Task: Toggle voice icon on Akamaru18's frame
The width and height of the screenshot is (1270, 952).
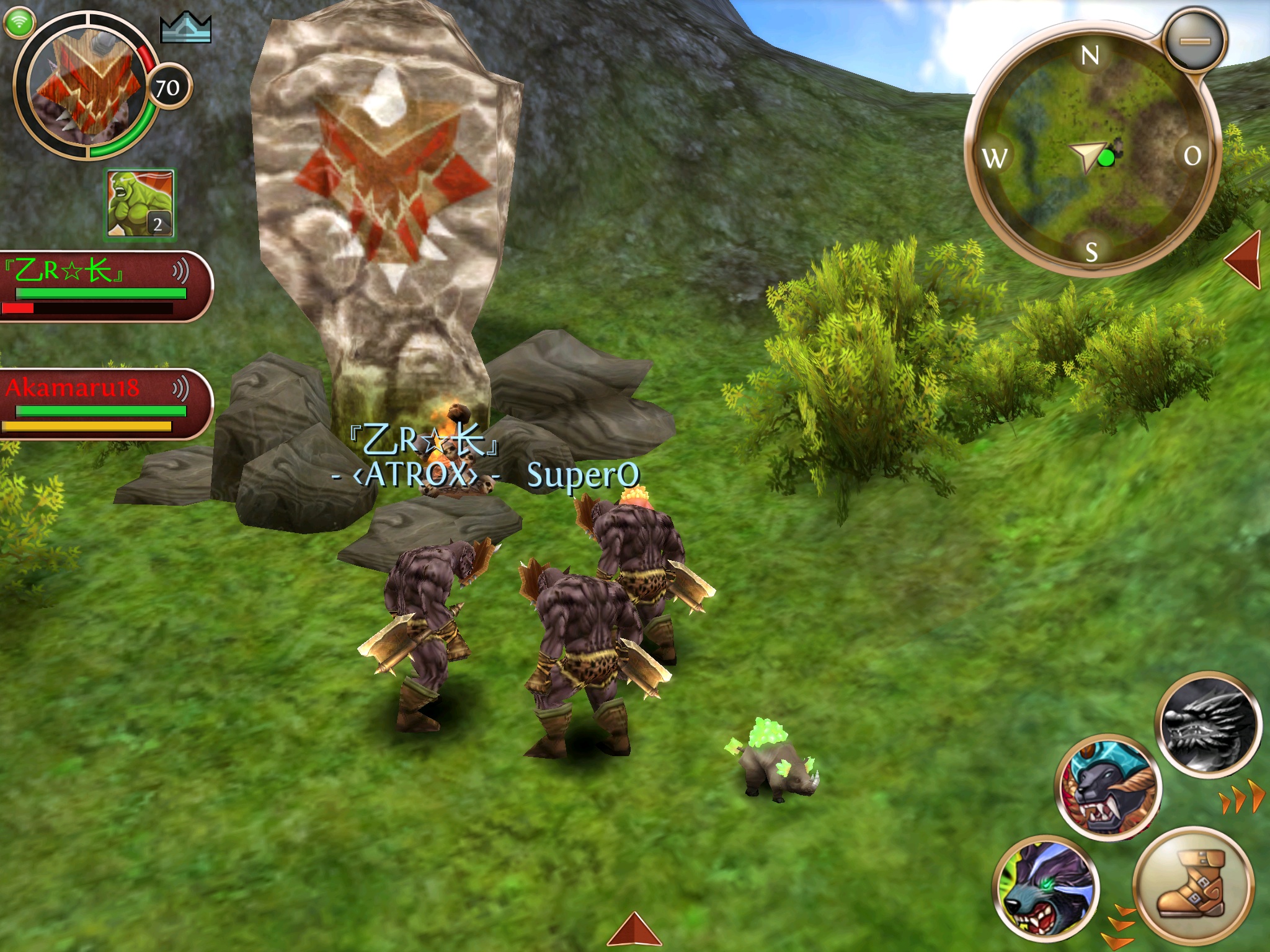Action: pyautogui.click(x=180, y=389)
